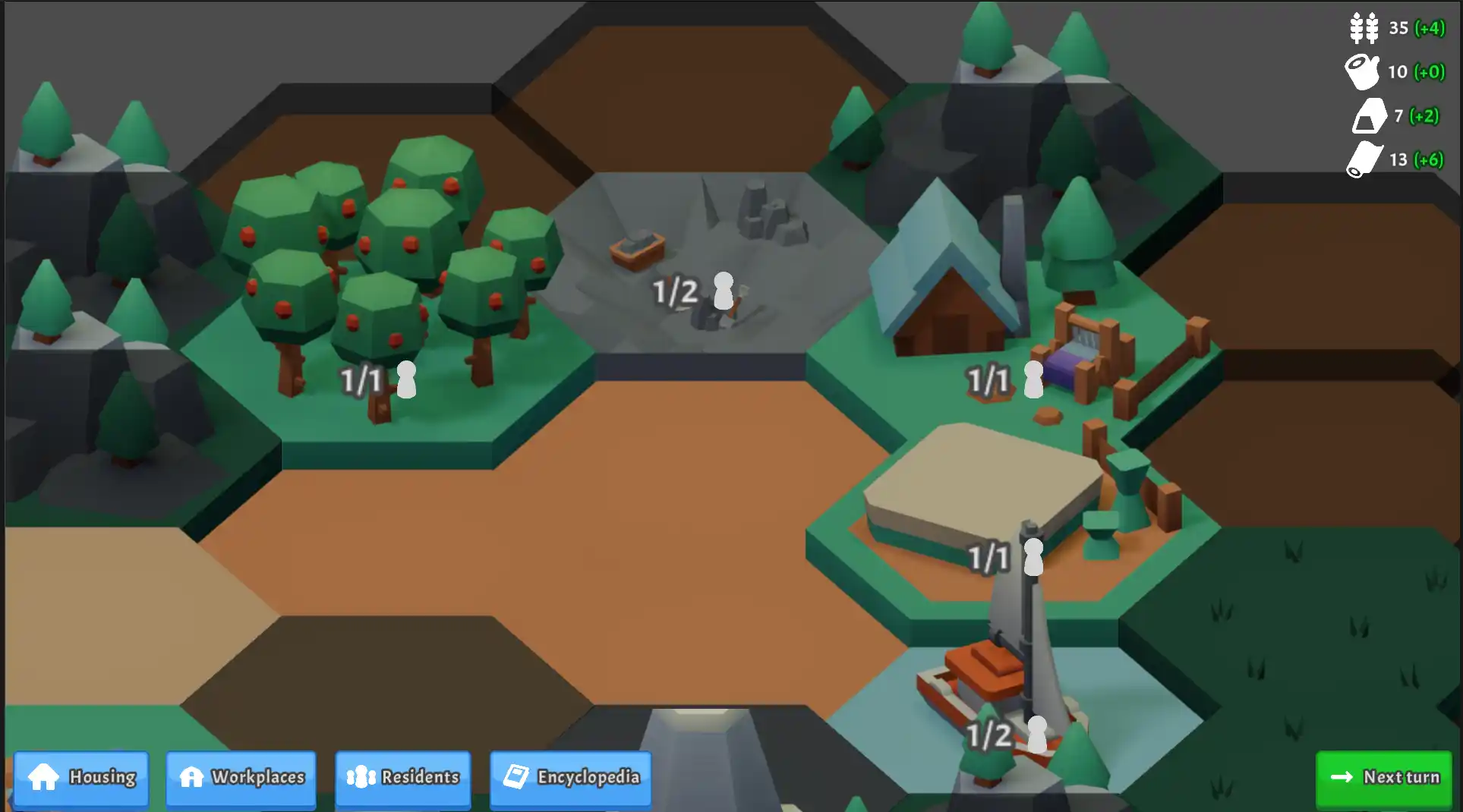Click the barn icon on Workplaces button
This screenshot has width=1463, height=812.
pyautogui.click(x=192, y=778)
